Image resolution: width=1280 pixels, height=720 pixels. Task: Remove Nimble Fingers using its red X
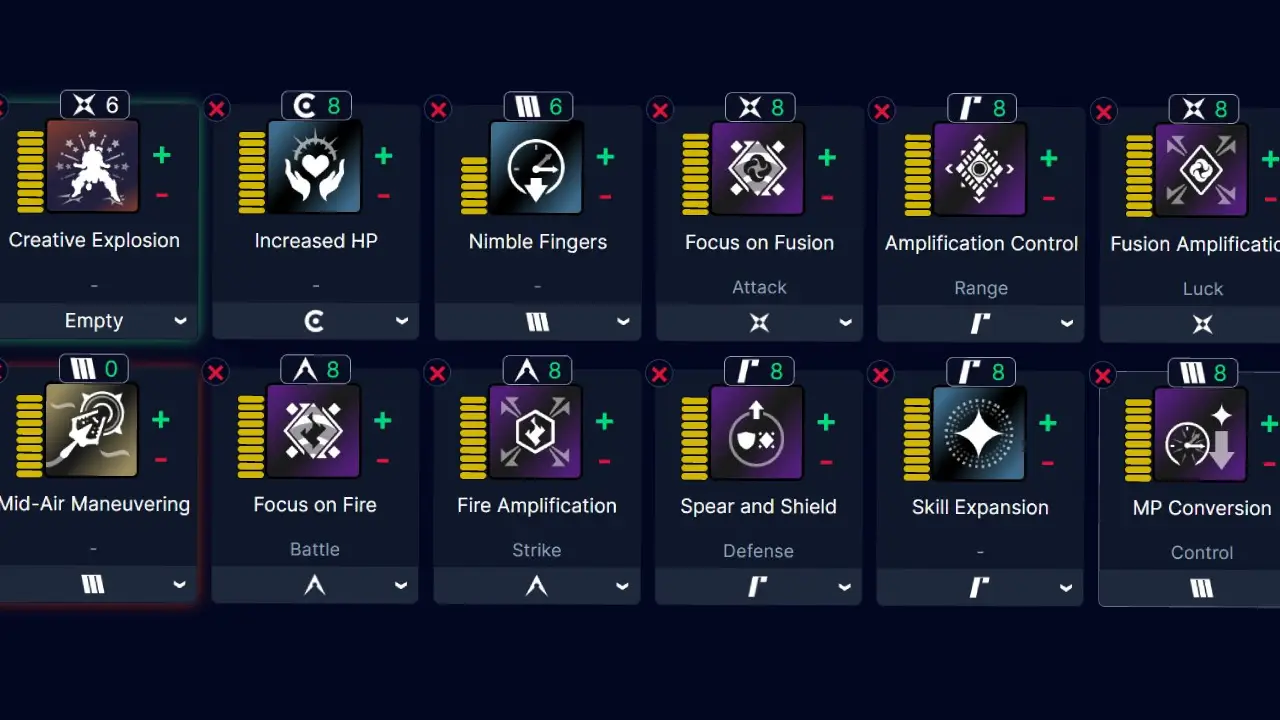(x=438, y=110)
